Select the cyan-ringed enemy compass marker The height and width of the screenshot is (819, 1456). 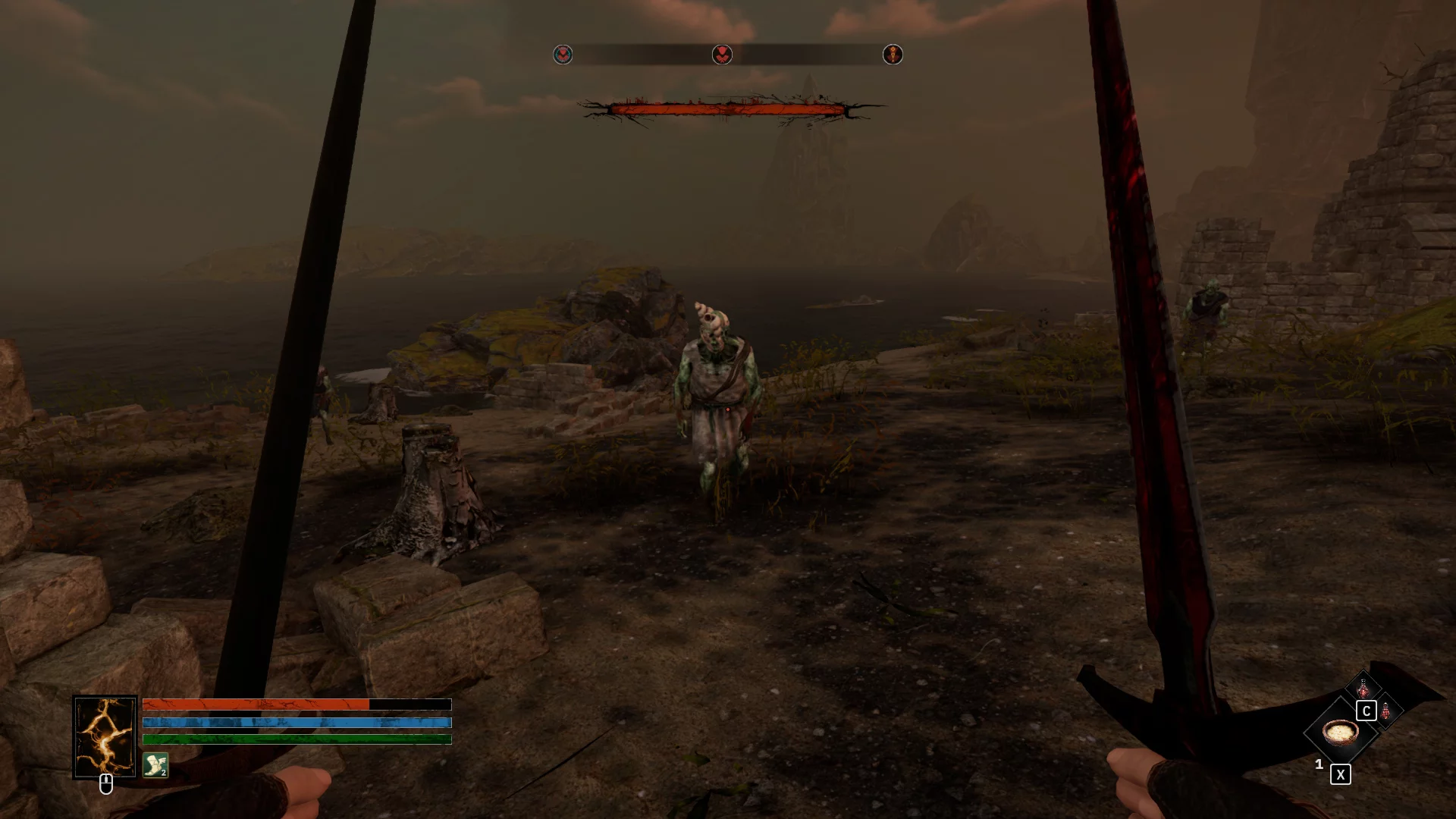click(x=563, y=55)
